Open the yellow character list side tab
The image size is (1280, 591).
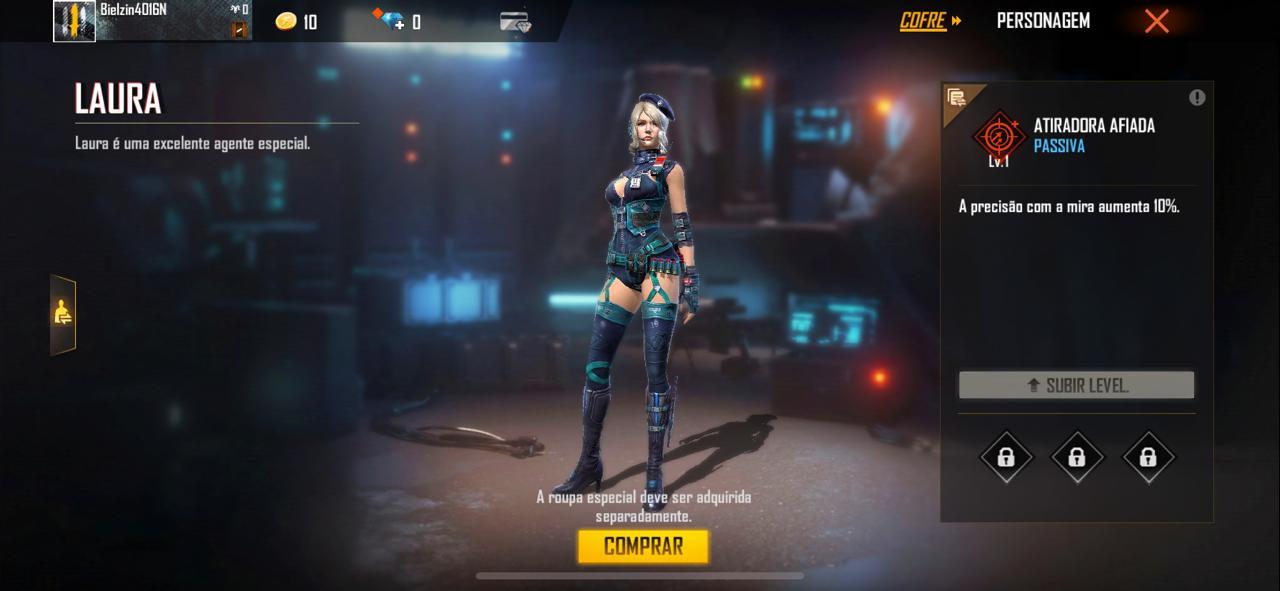click(63, 314)
